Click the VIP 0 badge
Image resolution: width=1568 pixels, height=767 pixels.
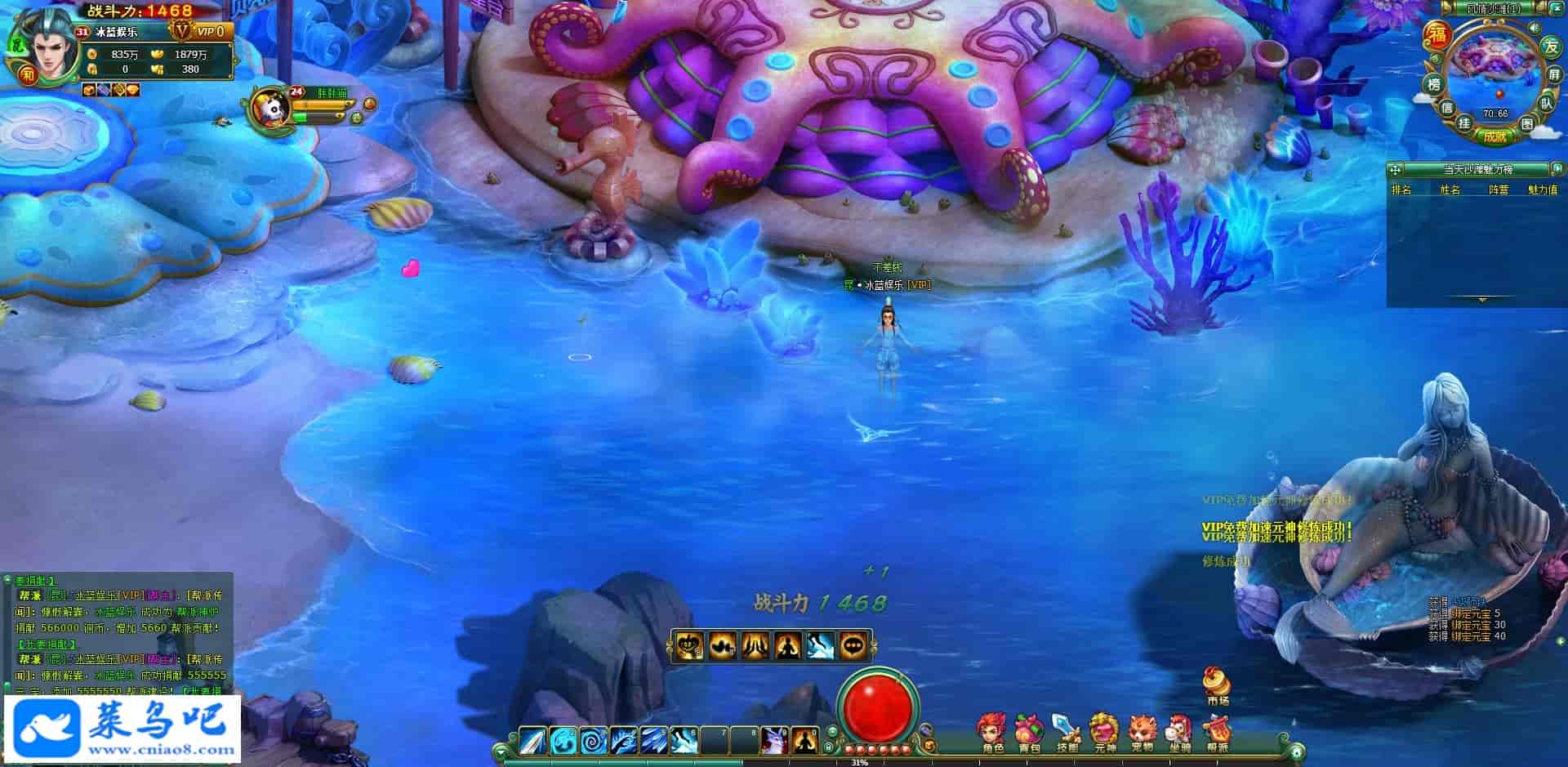212,31
